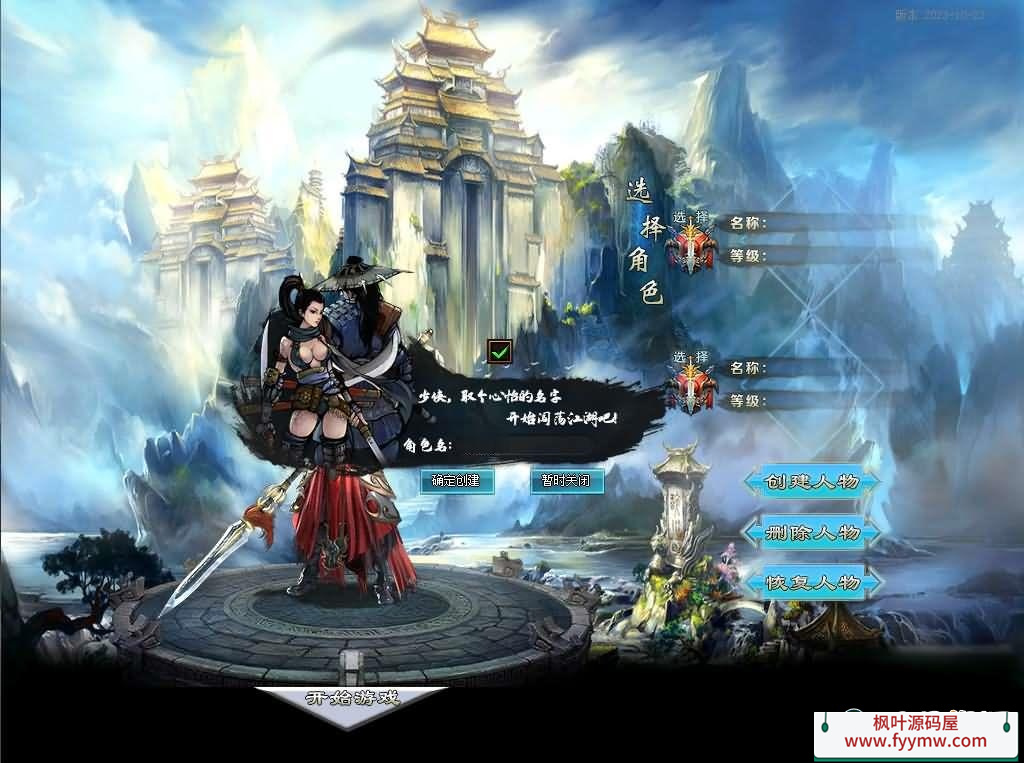Close the naming dialog via 暂时关闭
This screenshot has width=1024, height=763.
pyautogui.click(x=566, y=481)
